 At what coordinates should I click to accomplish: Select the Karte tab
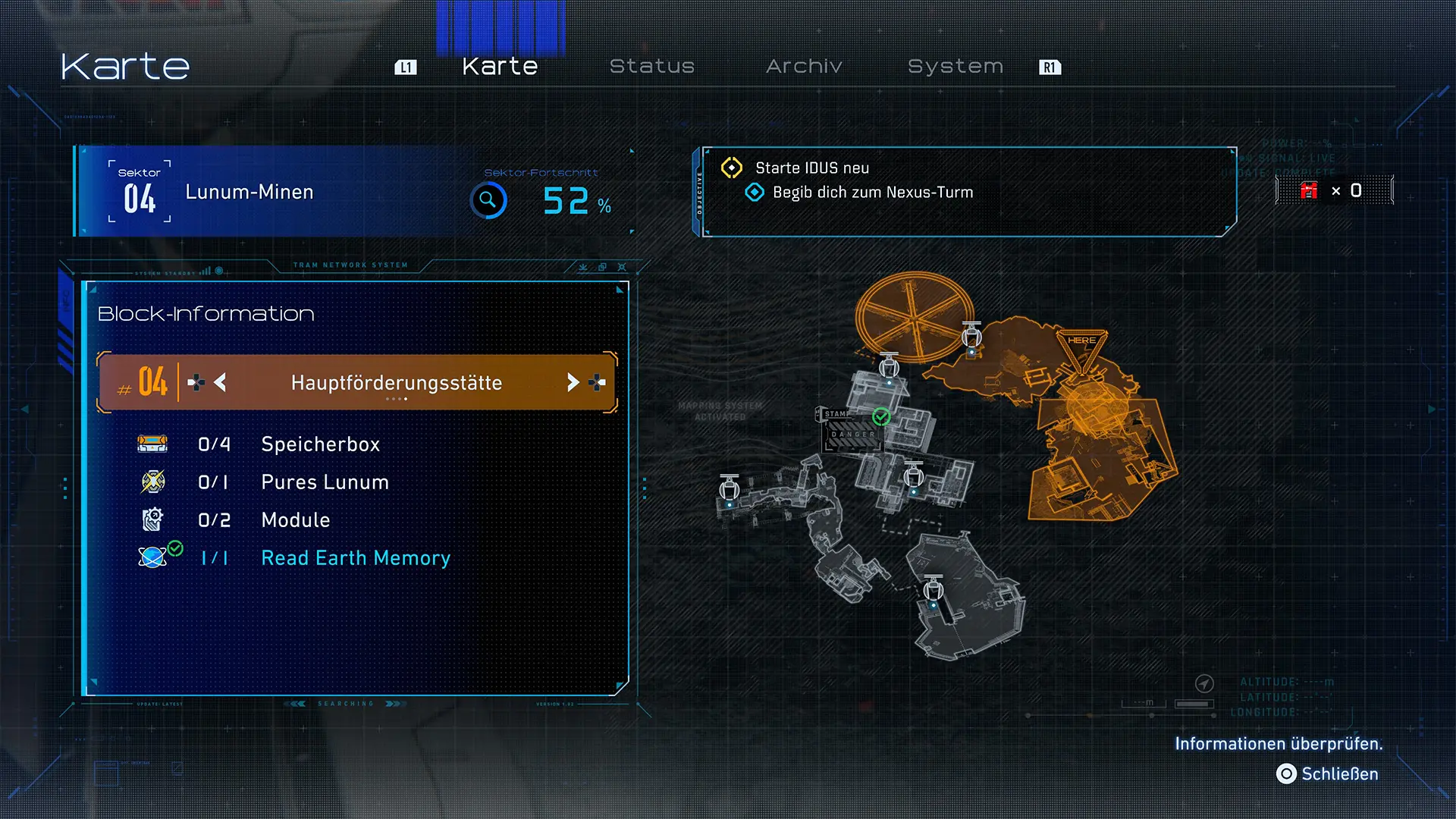tap(500, 67)
